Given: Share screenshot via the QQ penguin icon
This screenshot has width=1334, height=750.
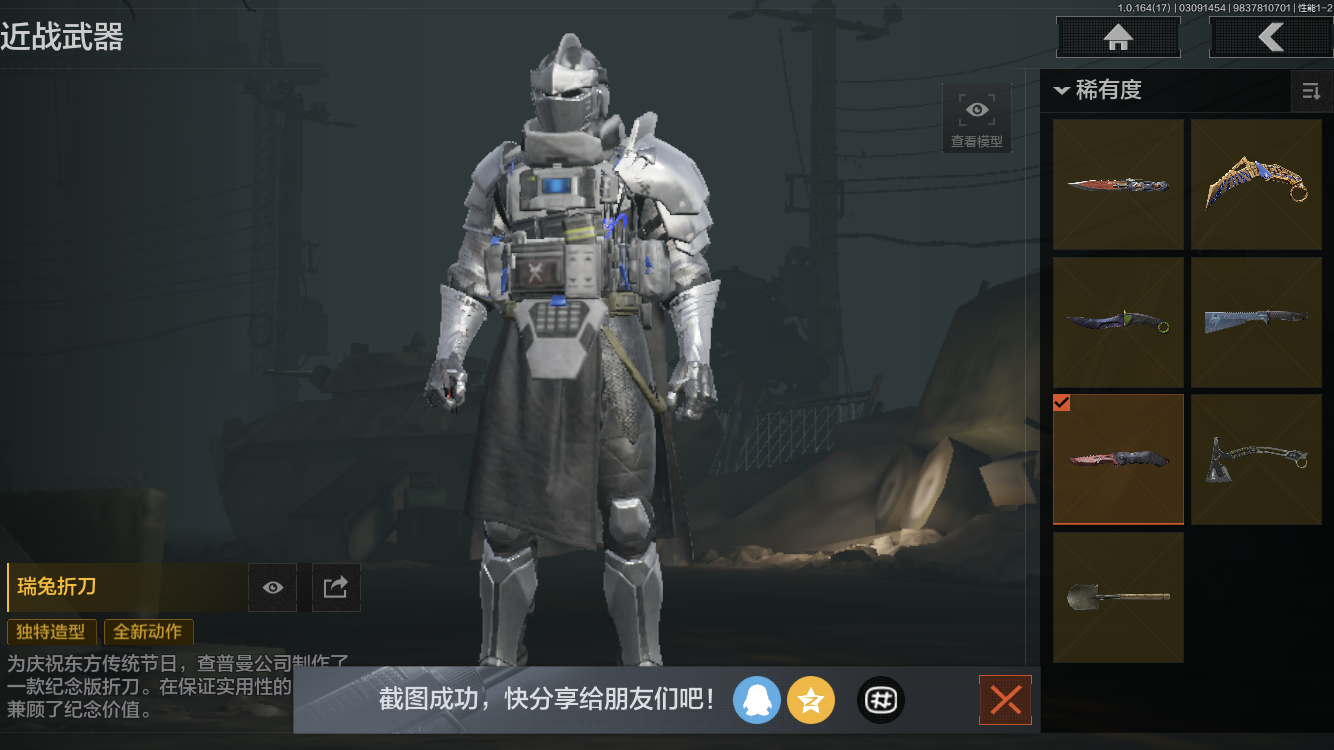Looking at the screenshot, I should [757, 700].
